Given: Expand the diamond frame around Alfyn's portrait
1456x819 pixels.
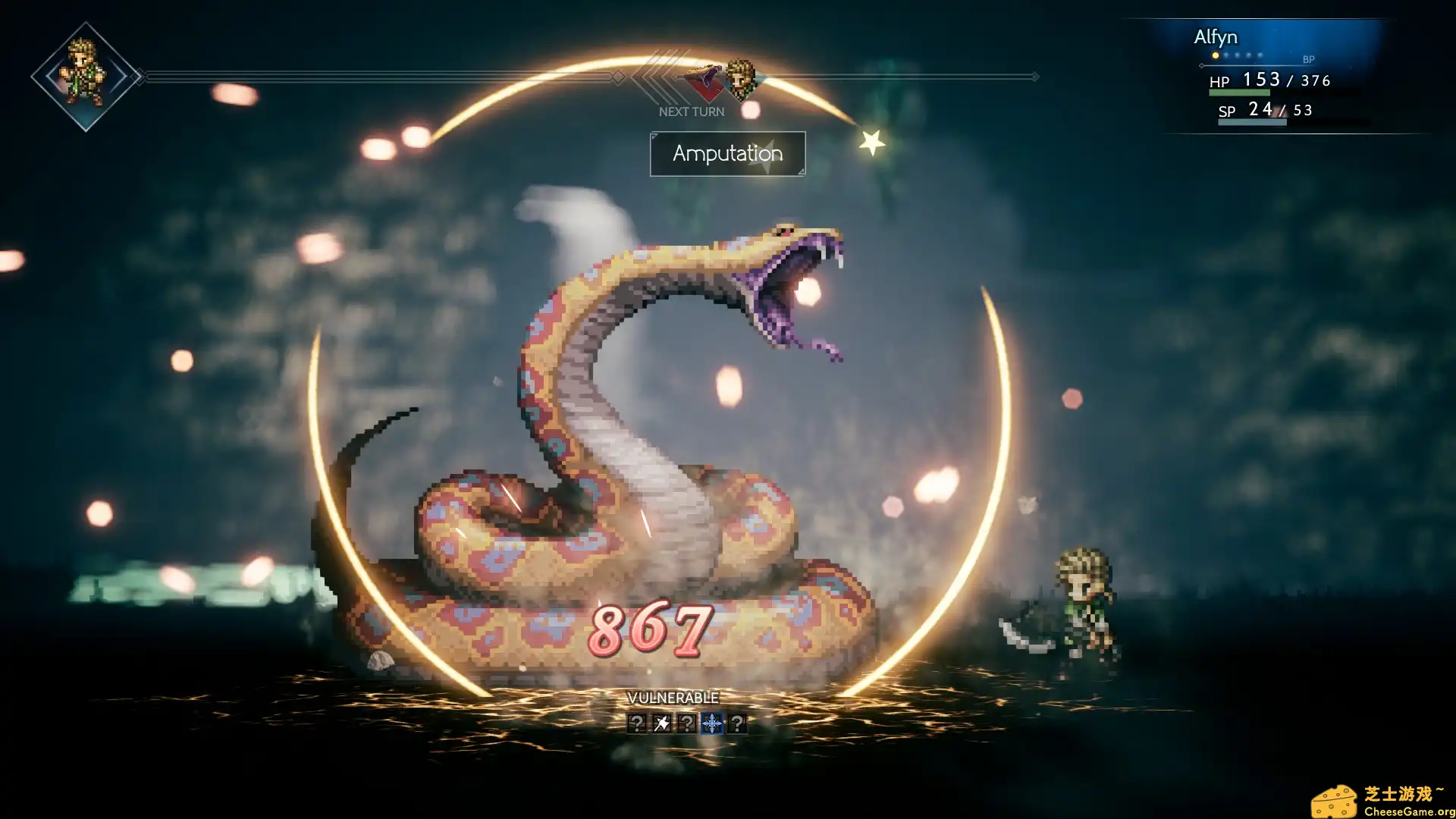Looking at the screenshot, I should click(x=83, y=74).
